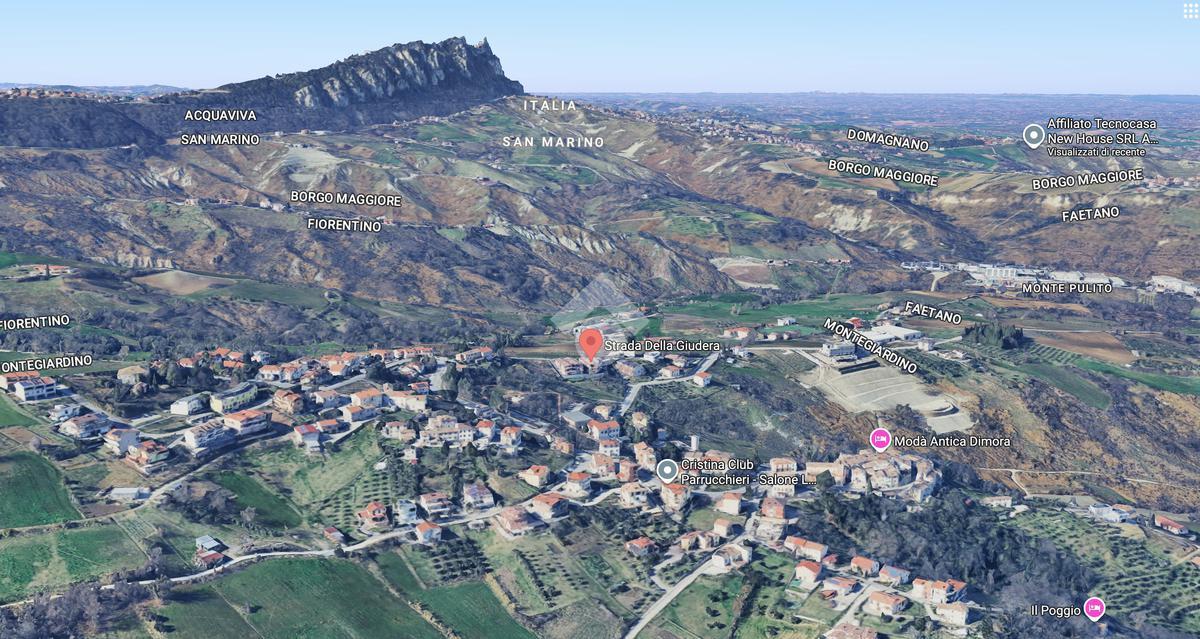
Task: Select the Modà Antica Dimora hotel marker
Action: coord(880,440)
